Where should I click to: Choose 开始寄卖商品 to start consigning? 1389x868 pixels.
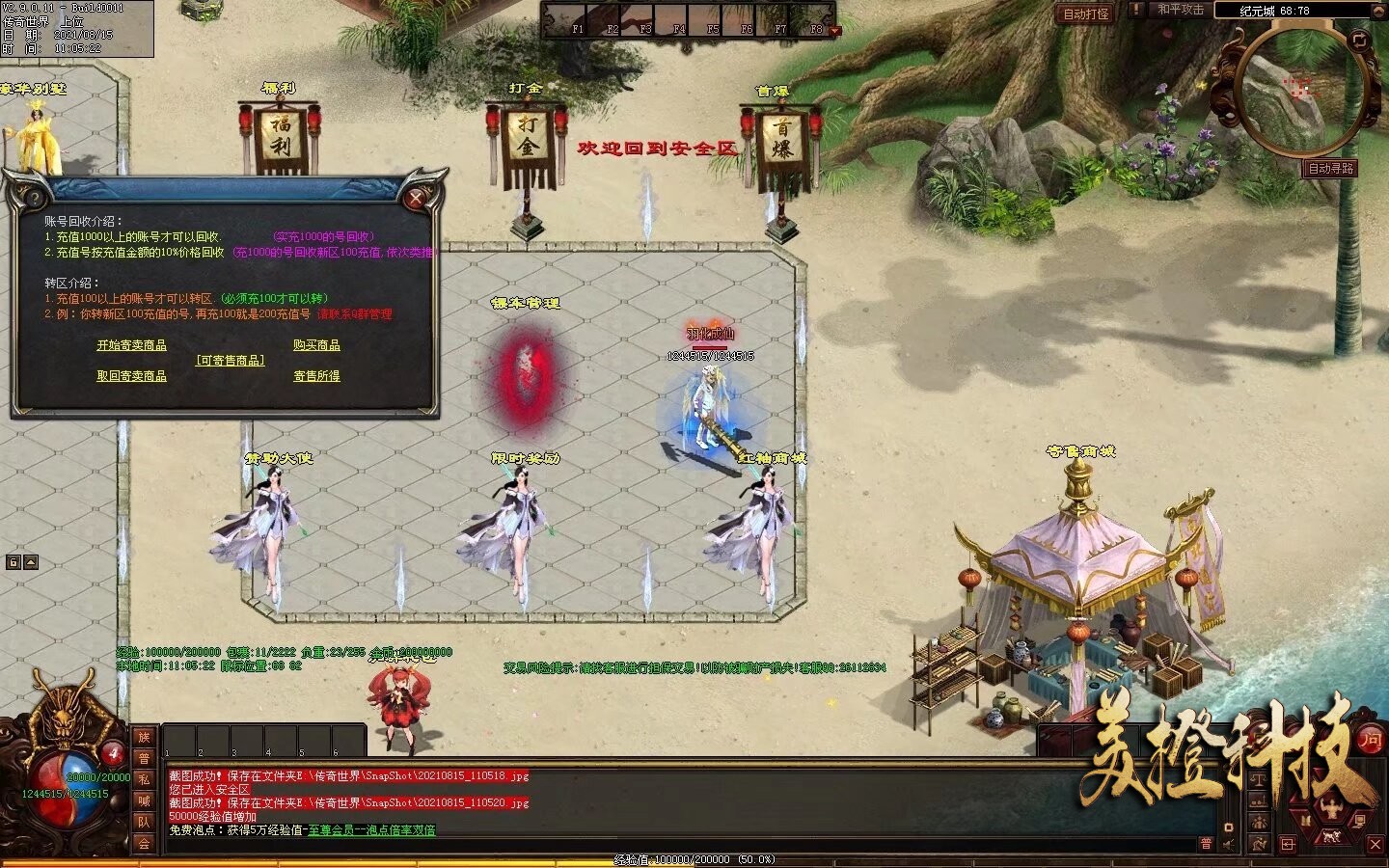[x=131, y=345]
